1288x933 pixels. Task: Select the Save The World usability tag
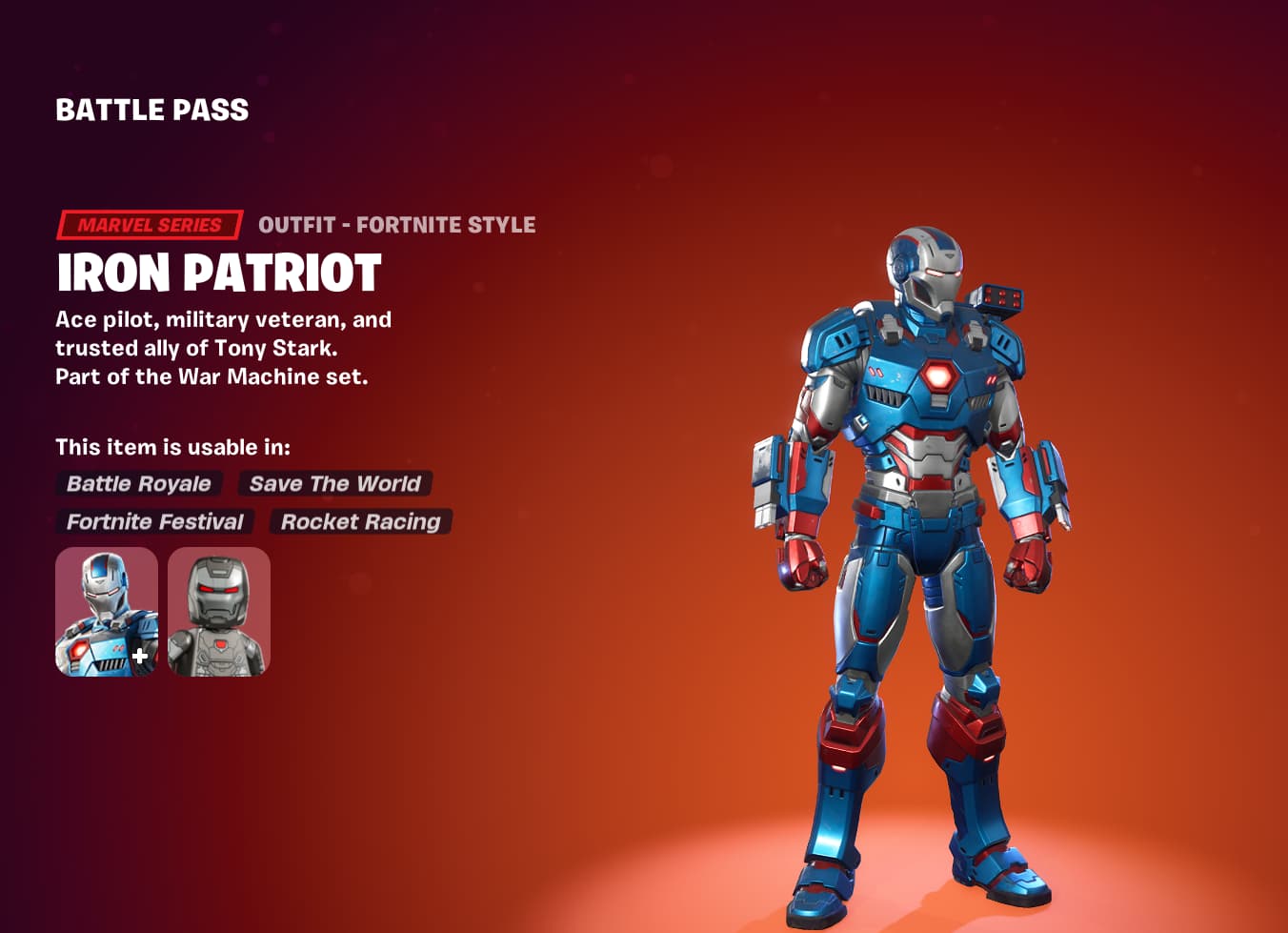tap(333, 484)
